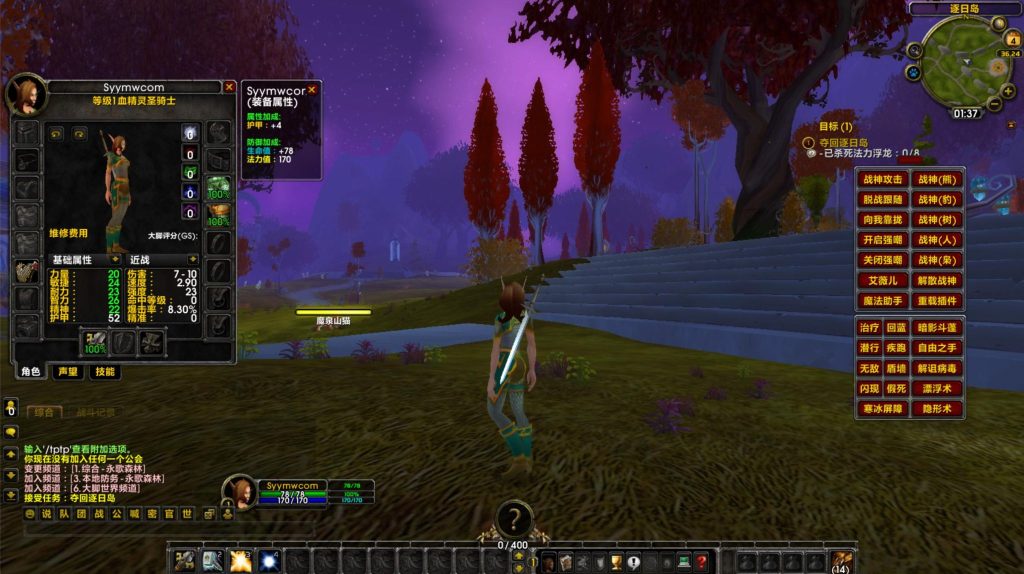Select the 综合 general chat tab
The height and width of the screenshot is (574, 1024).
44,411
